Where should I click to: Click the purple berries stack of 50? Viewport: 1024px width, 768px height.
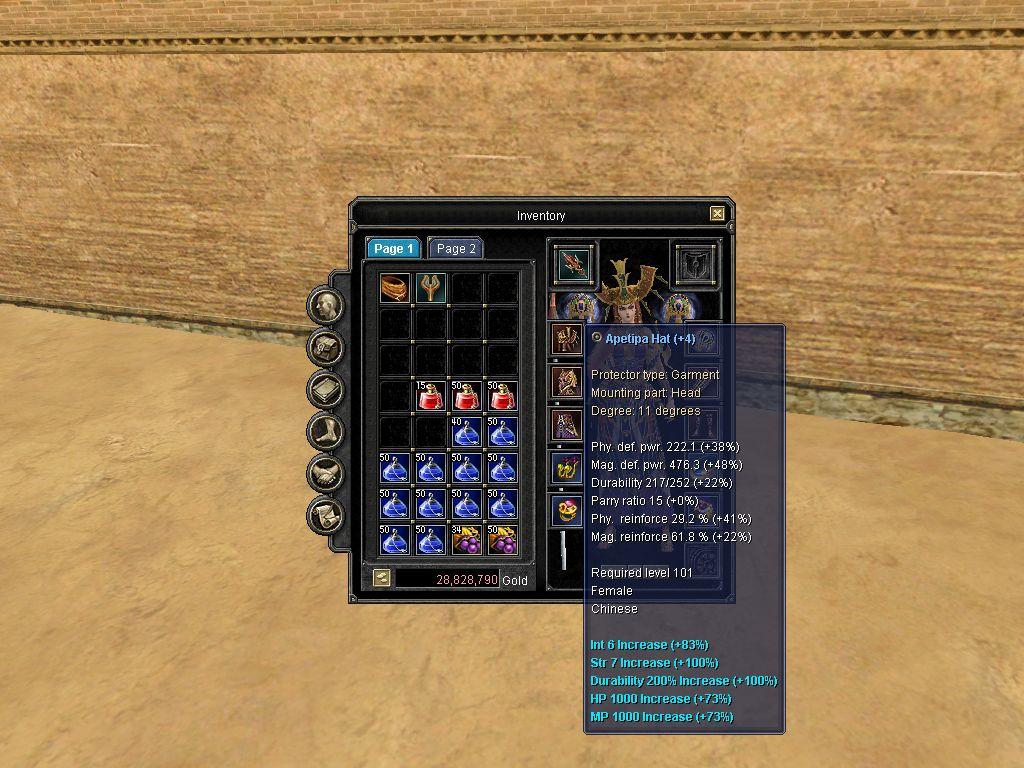[x=501, y=540]
